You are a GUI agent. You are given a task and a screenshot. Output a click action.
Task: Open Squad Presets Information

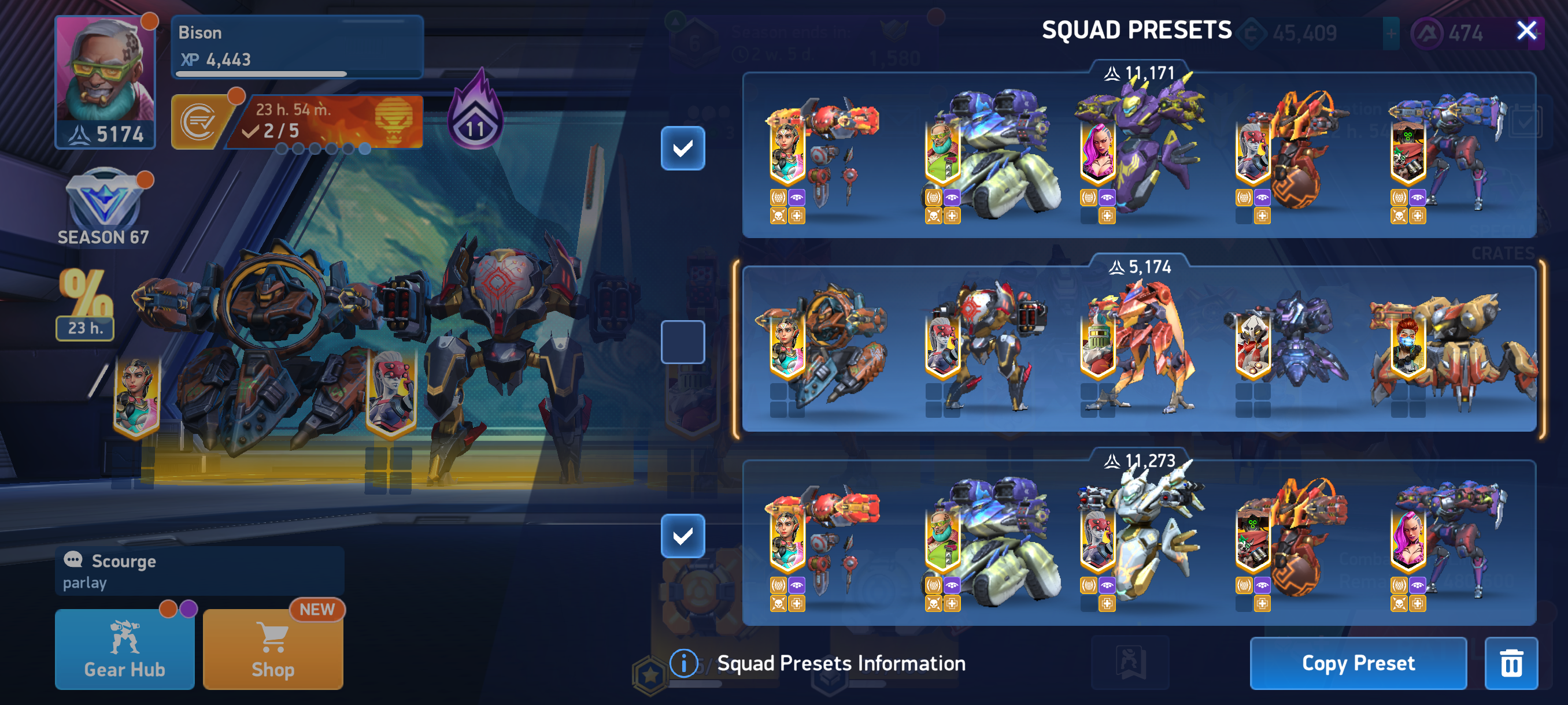[x=818, y=662]
